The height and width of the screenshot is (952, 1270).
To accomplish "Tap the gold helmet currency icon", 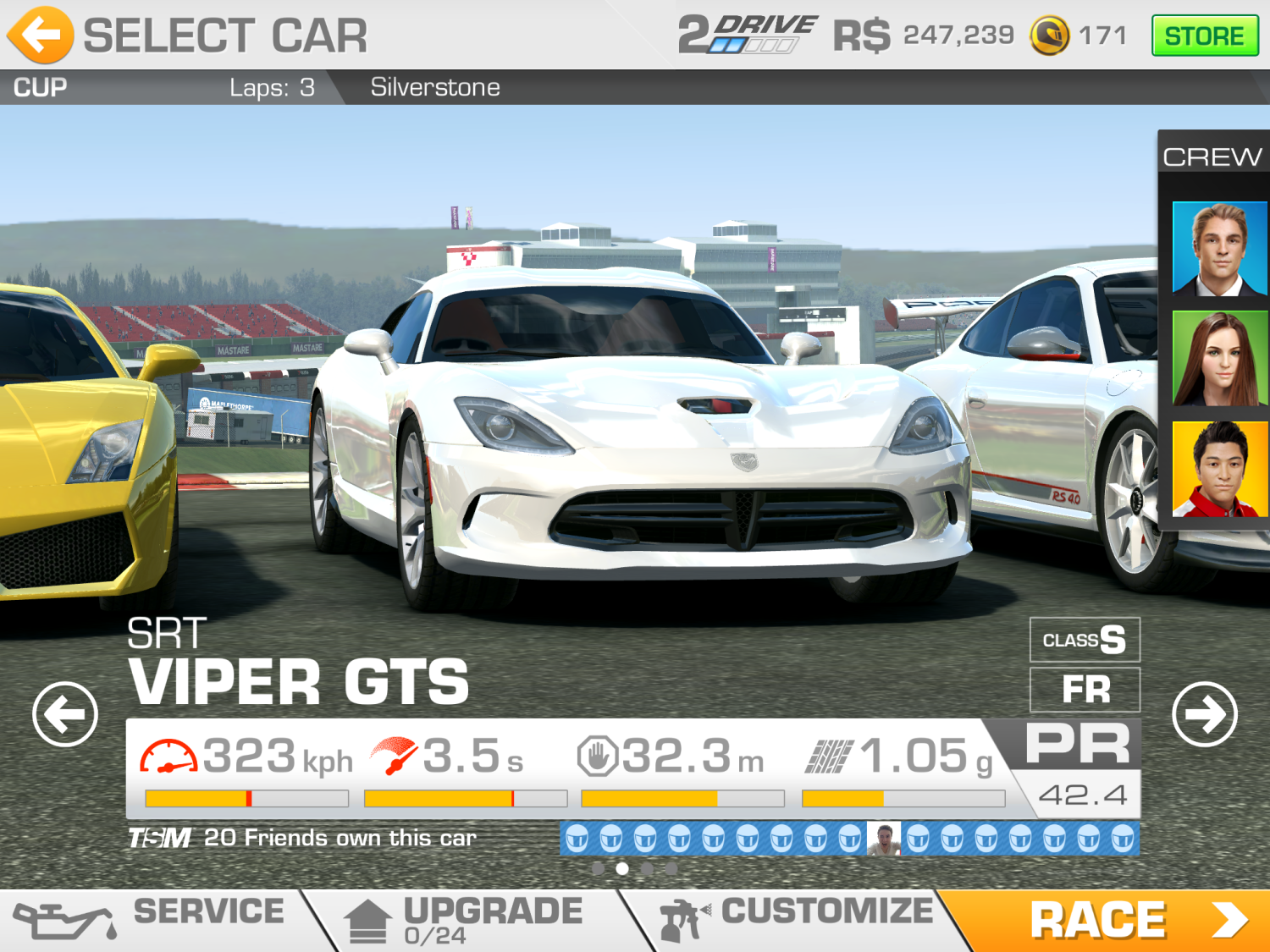I will point(1050,36).
